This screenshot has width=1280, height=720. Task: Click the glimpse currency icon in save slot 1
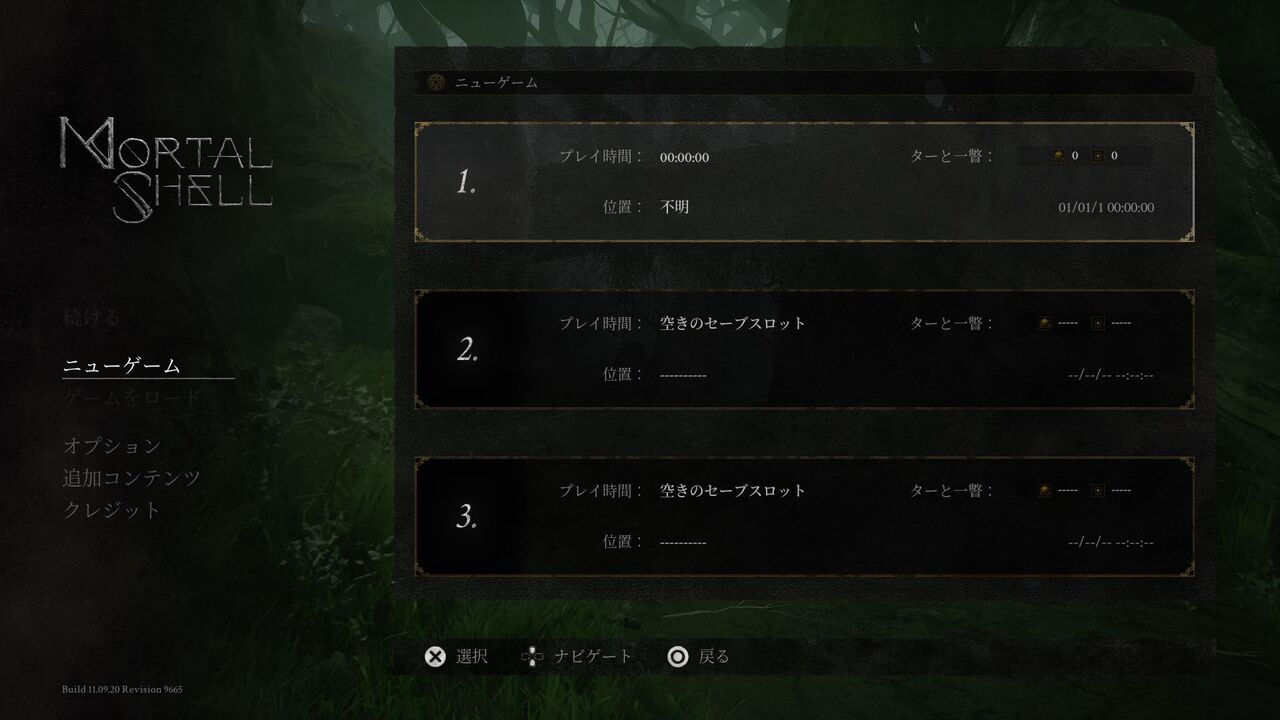[1098, 155]
